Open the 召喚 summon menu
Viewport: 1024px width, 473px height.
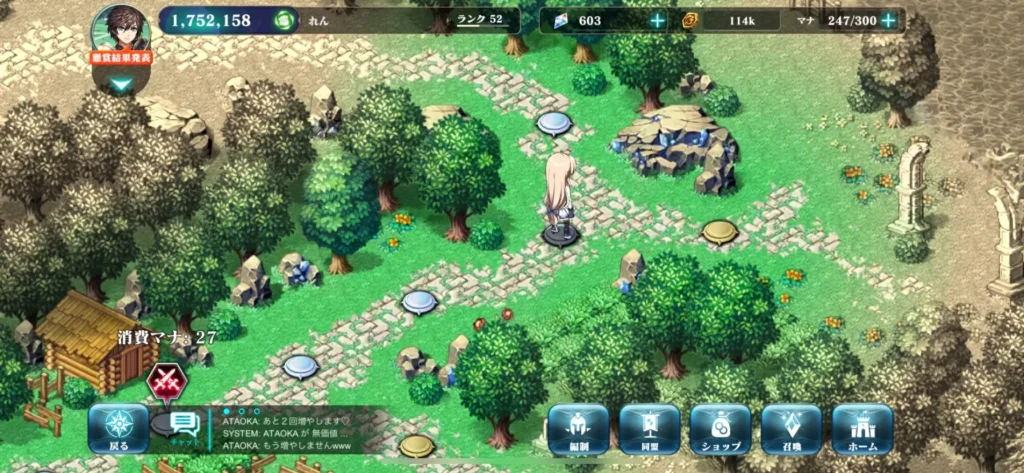click(791, 429)
